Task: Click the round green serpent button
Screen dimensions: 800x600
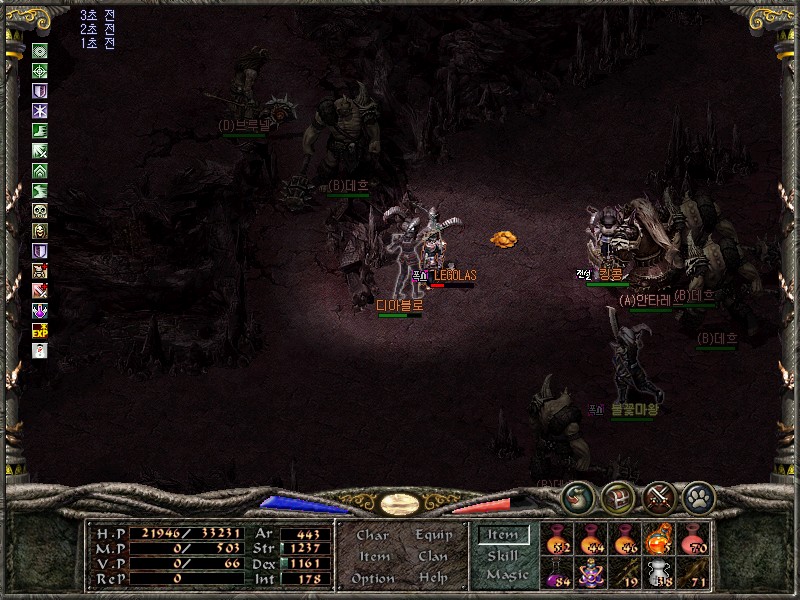Action: click(577, 497)
